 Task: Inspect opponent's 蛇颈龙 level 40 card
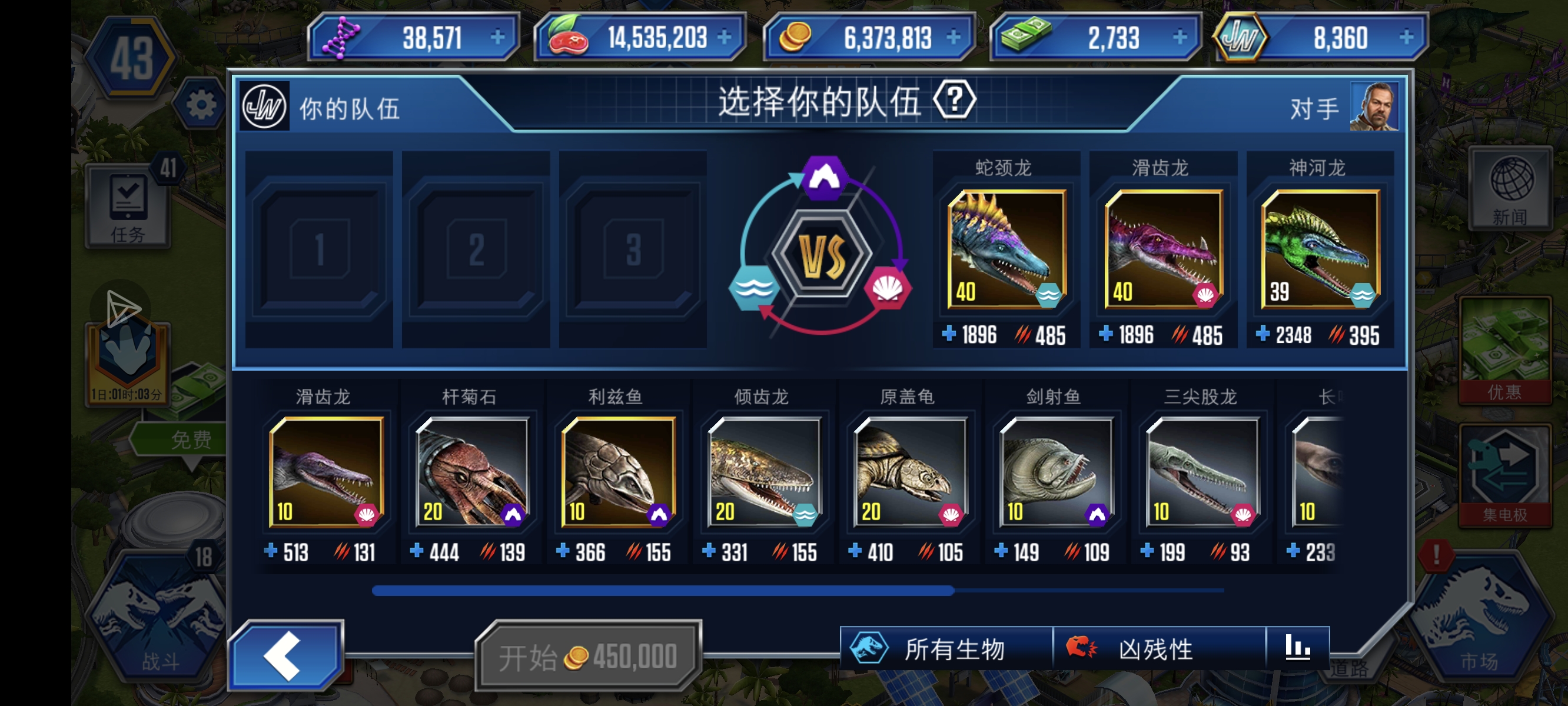coord(1007,249)
